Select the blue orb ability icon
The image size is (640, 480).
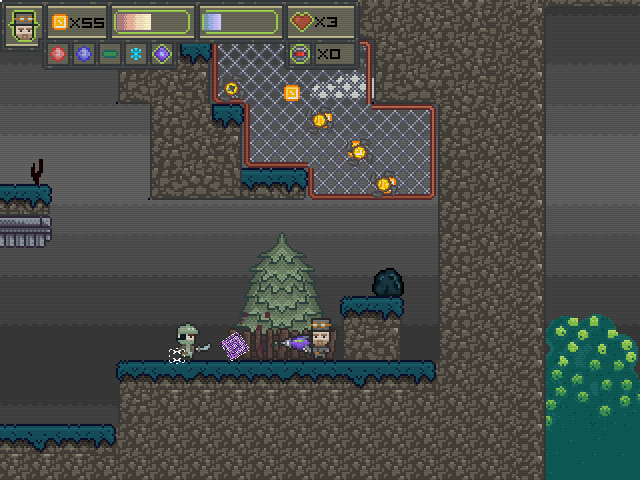coord(84,54)
